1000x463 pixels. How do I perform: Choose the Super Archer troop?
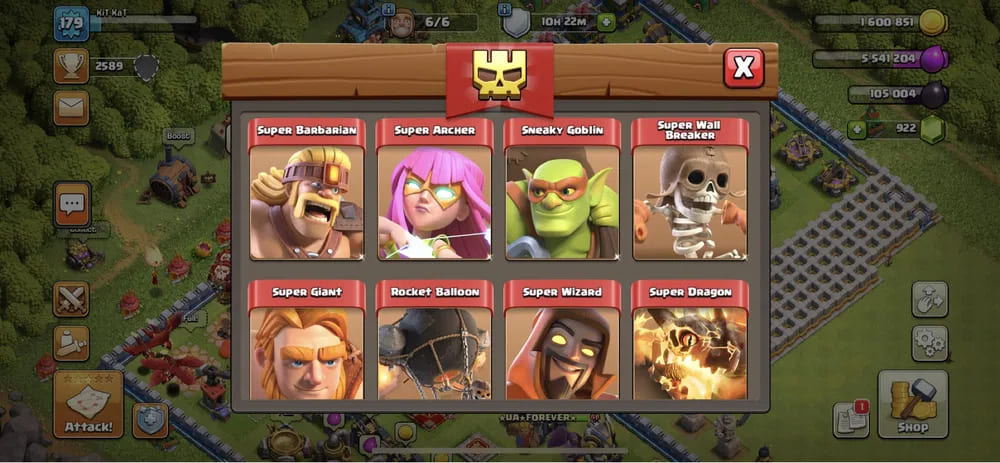(434, 190)
